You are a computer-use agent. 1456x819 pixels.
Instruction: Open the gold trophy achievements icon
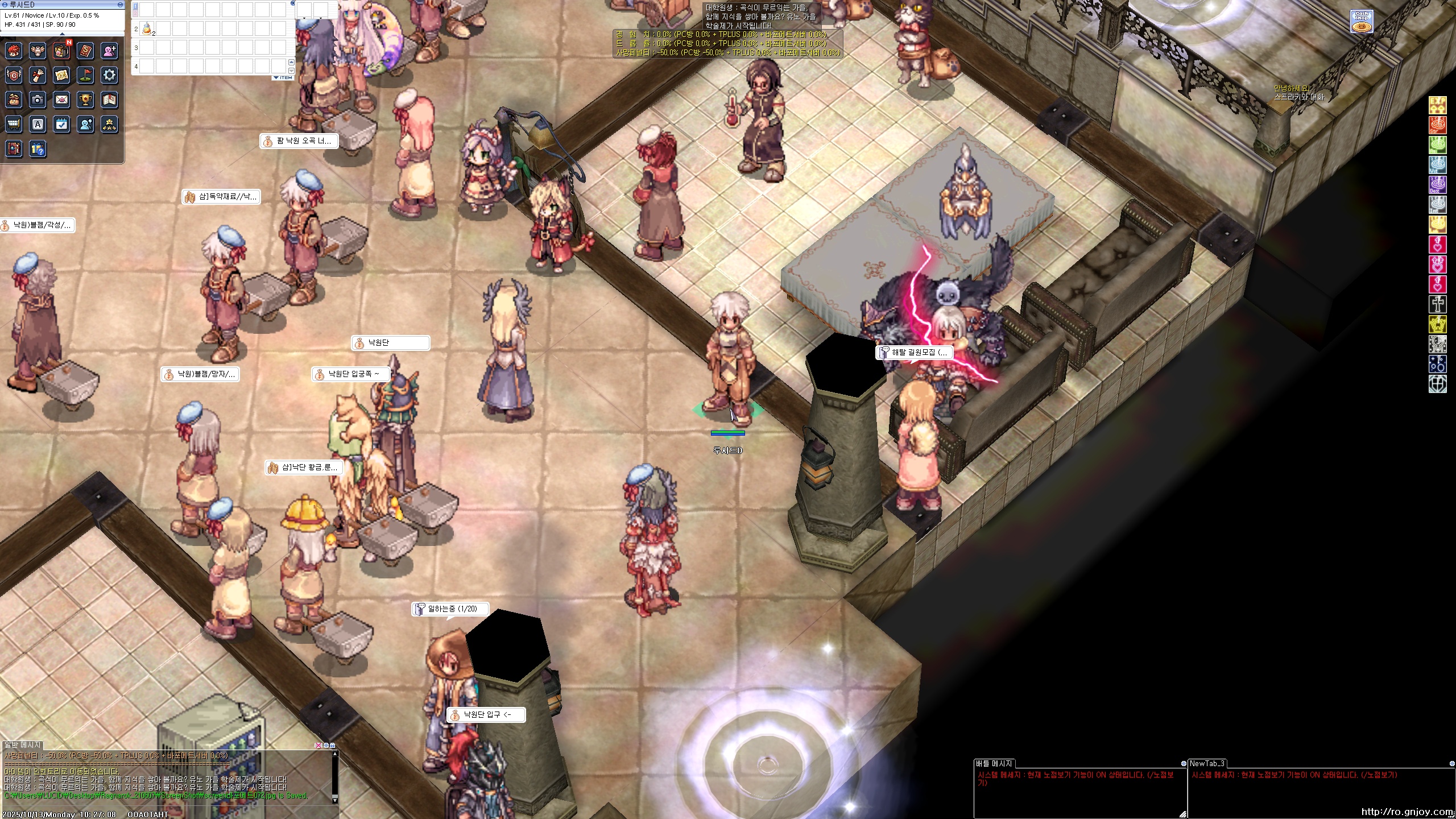tap(85, 100)
